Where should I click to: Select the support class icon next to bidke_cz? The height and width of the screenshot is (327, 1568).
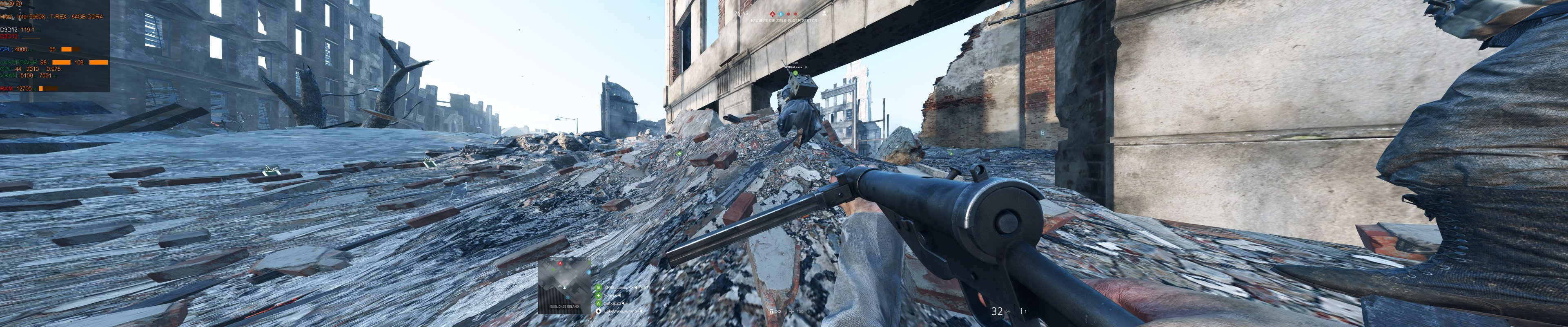598,304
